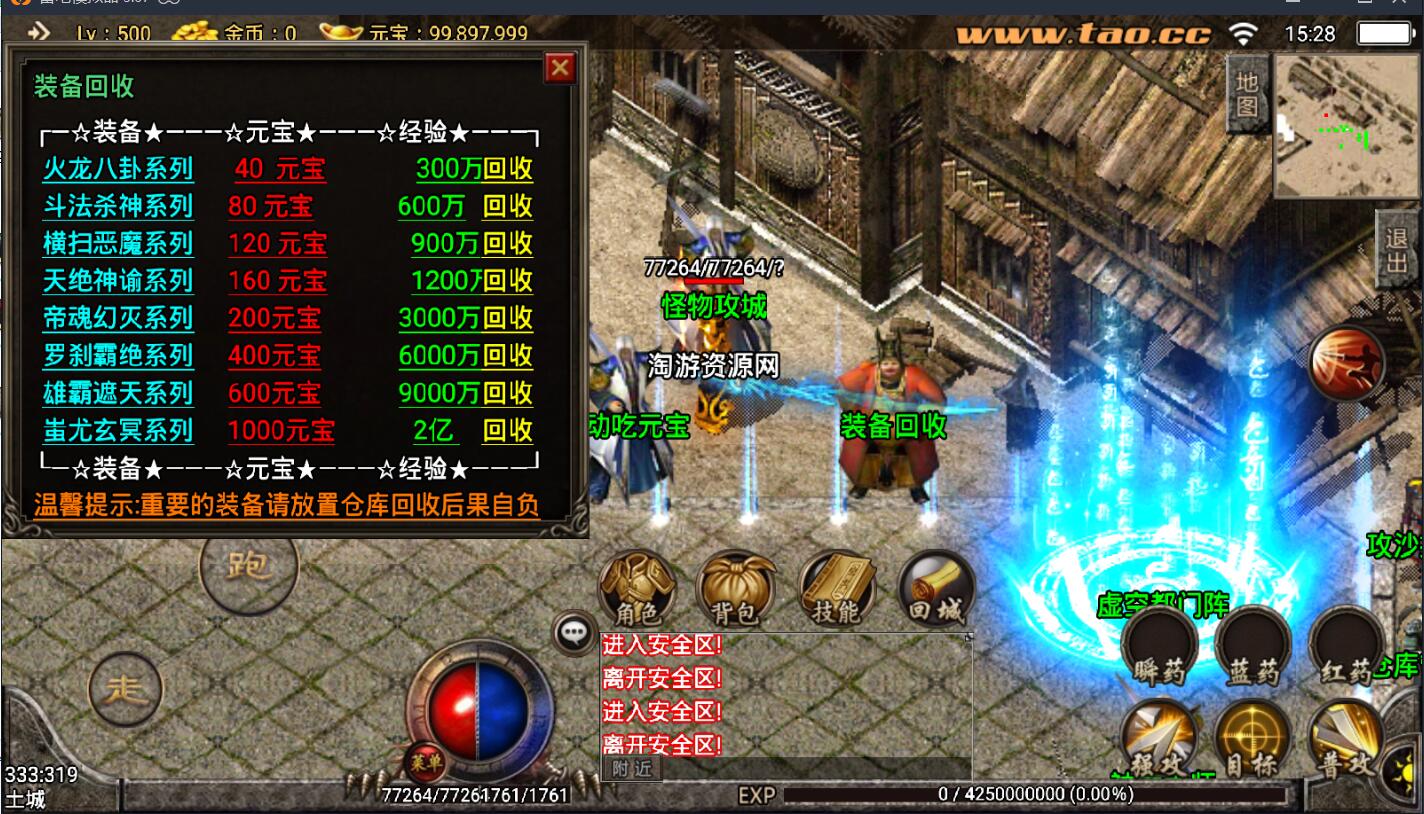Viewport: 1424px width, 814px height.
Task: Tap the 跑 run button
Action: [248, 566]
